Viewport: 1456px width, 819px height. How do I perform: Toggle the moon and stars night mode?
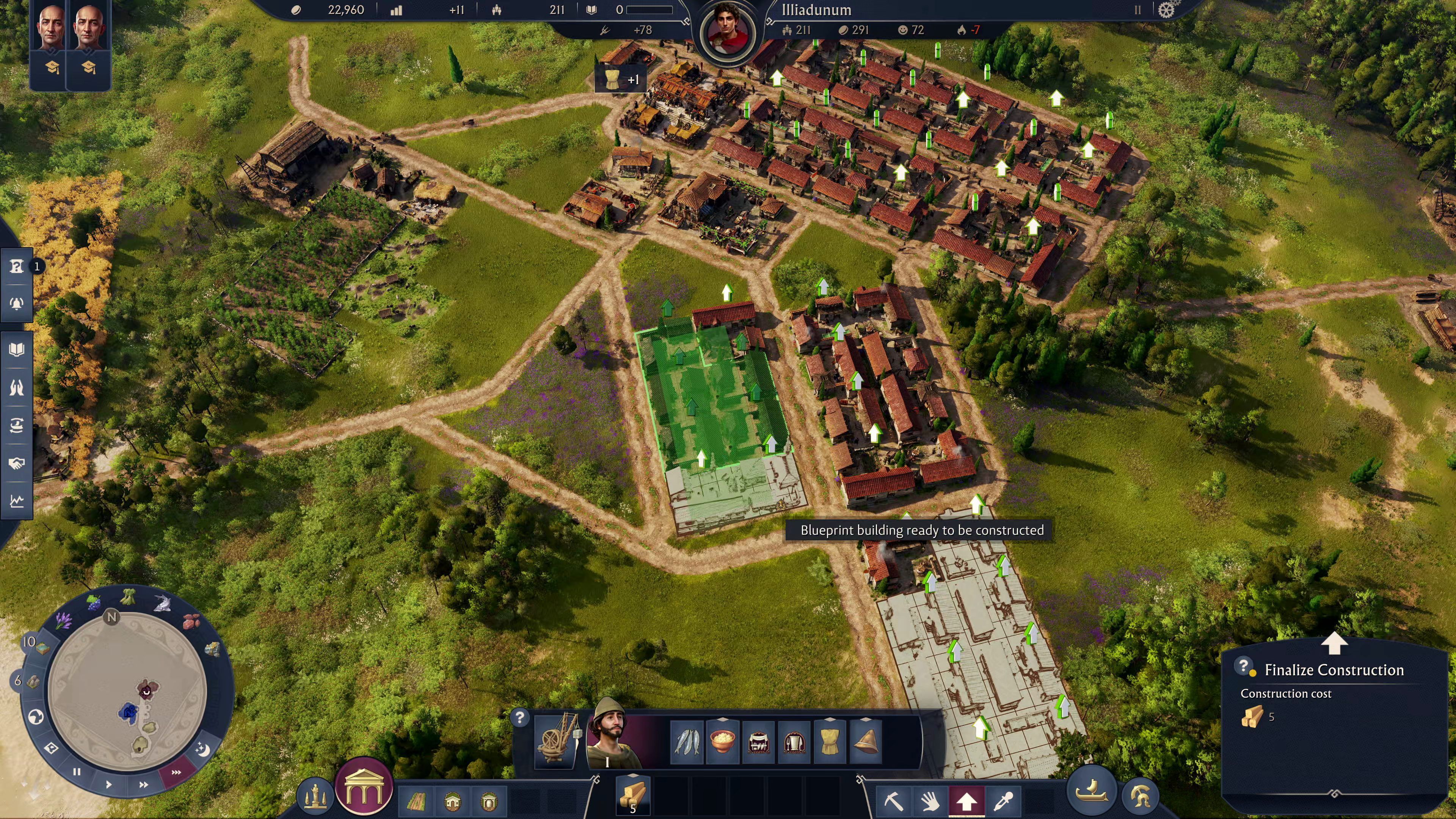tap(202, 750)
